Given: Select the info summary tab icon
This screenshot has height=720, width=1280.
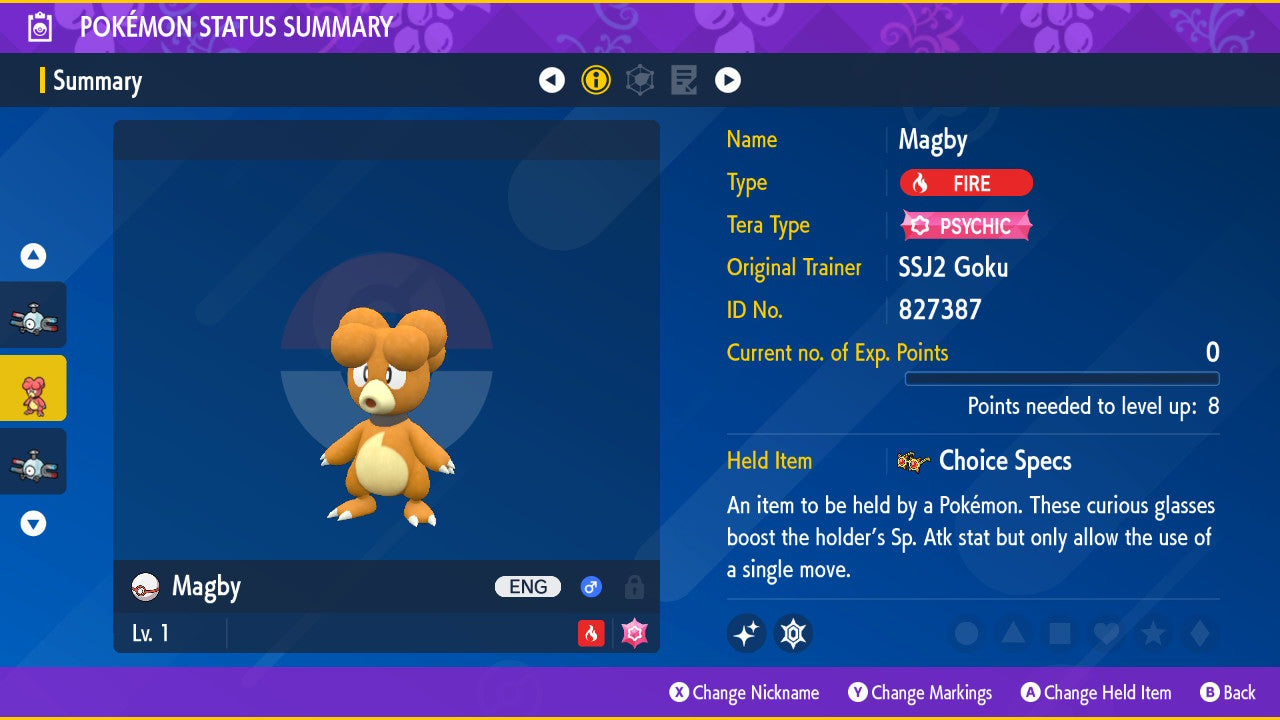Looking at the screenshot, I should pos(596,80).
